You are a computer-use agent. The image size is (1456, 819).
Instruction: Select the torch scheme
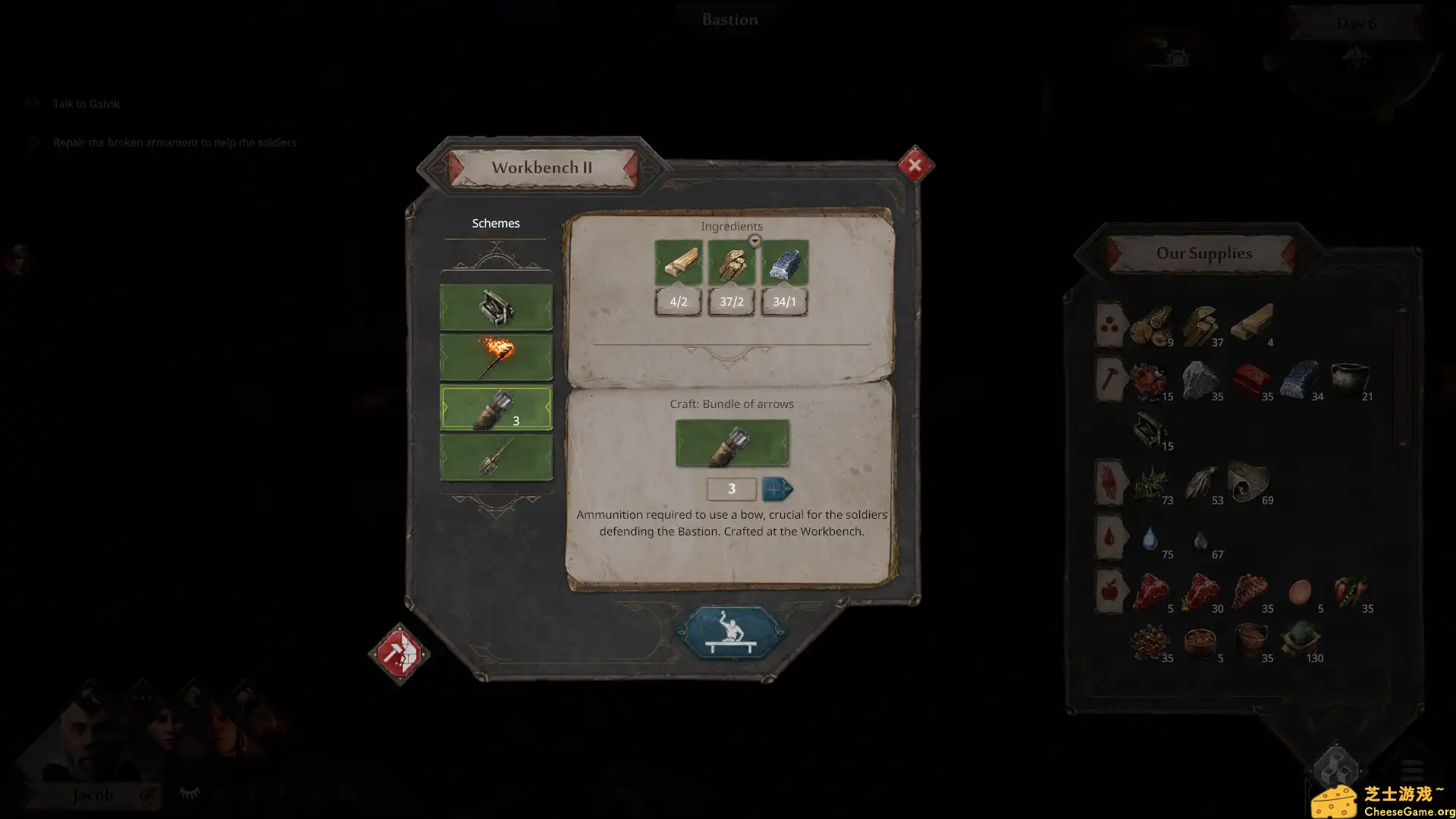[496, 357]
